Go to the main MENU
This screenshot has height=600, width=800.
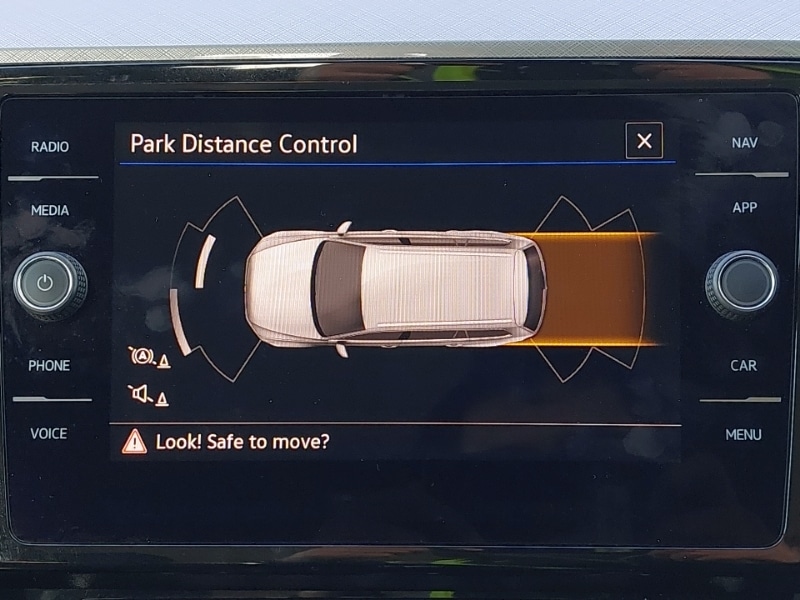coord(743,435)
